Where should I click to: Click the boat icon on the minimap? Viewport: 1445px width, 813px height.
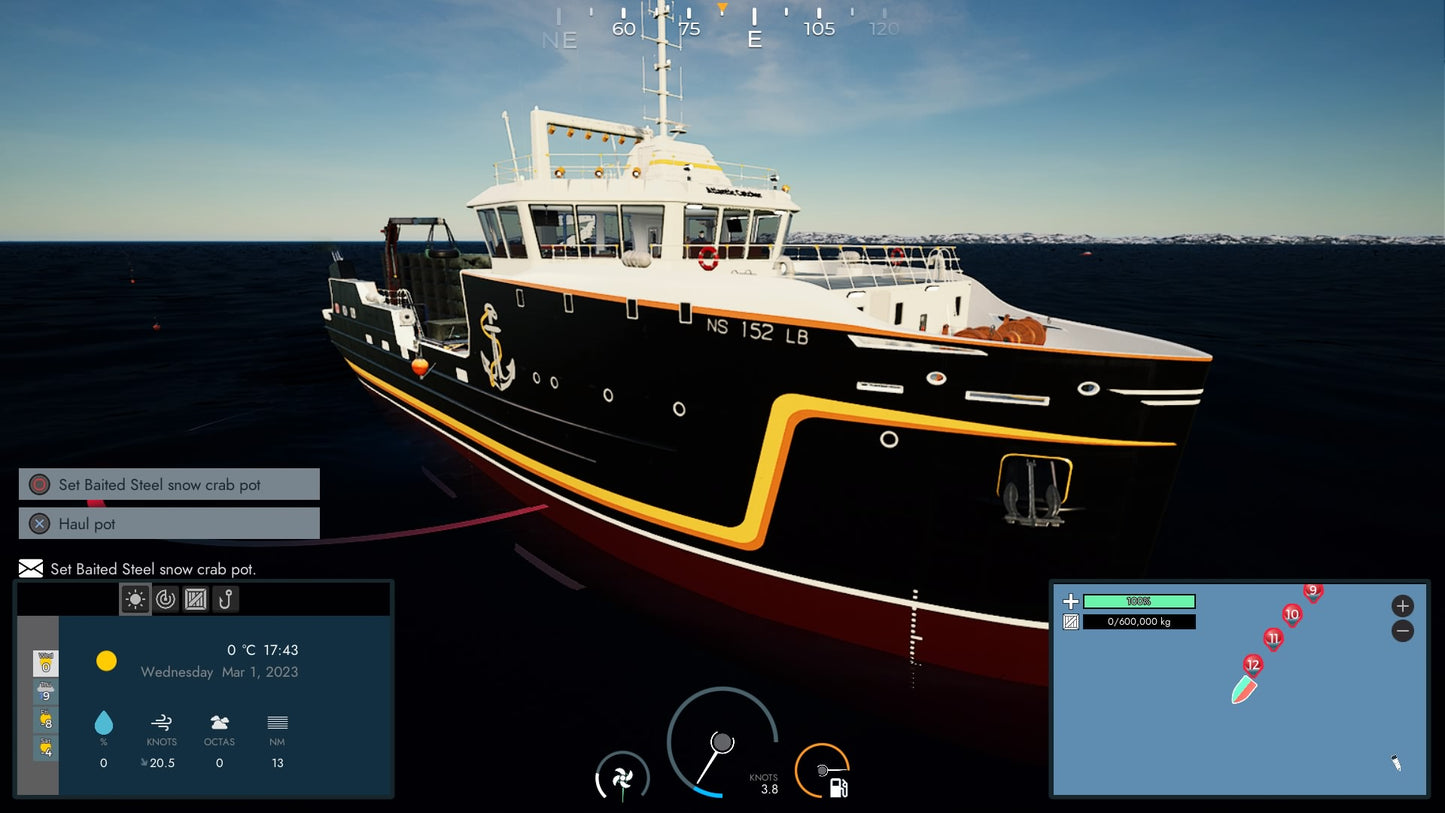(1244, 689)
